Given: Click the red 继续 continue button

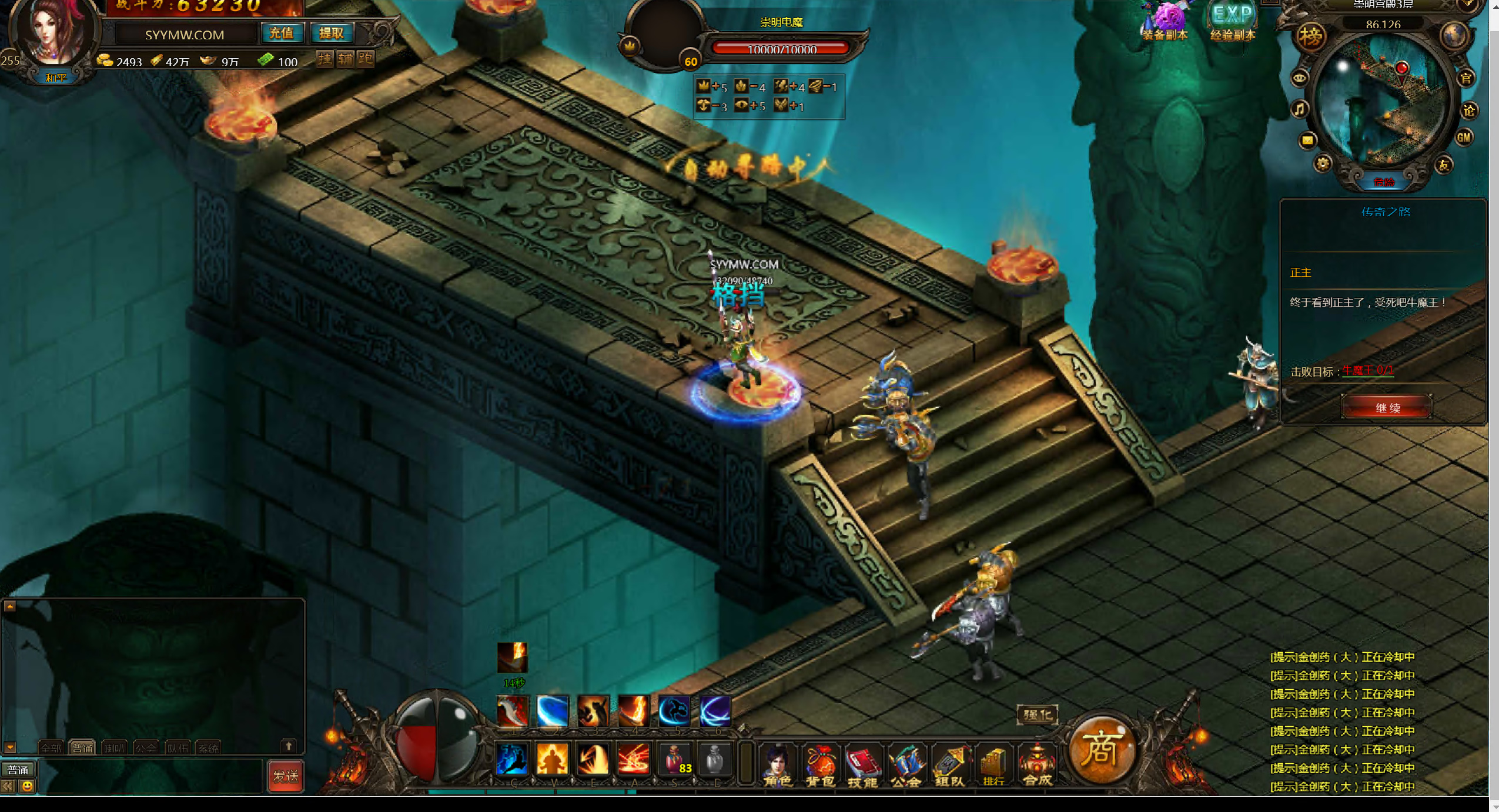Looking at the screenshot, I should coord(1386,407).
